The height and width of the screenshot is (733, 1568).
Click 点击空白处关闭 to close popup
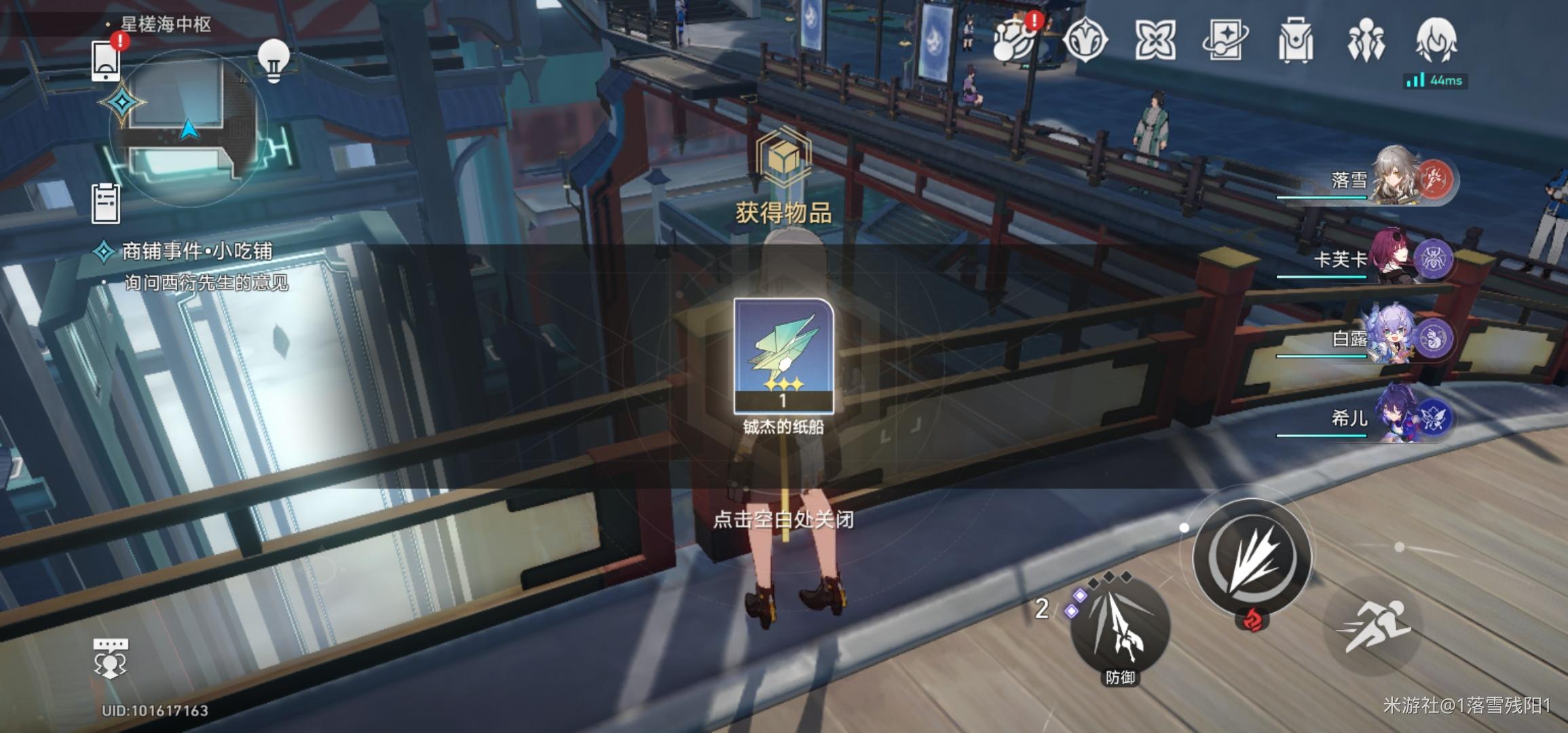tap(783, 520)
